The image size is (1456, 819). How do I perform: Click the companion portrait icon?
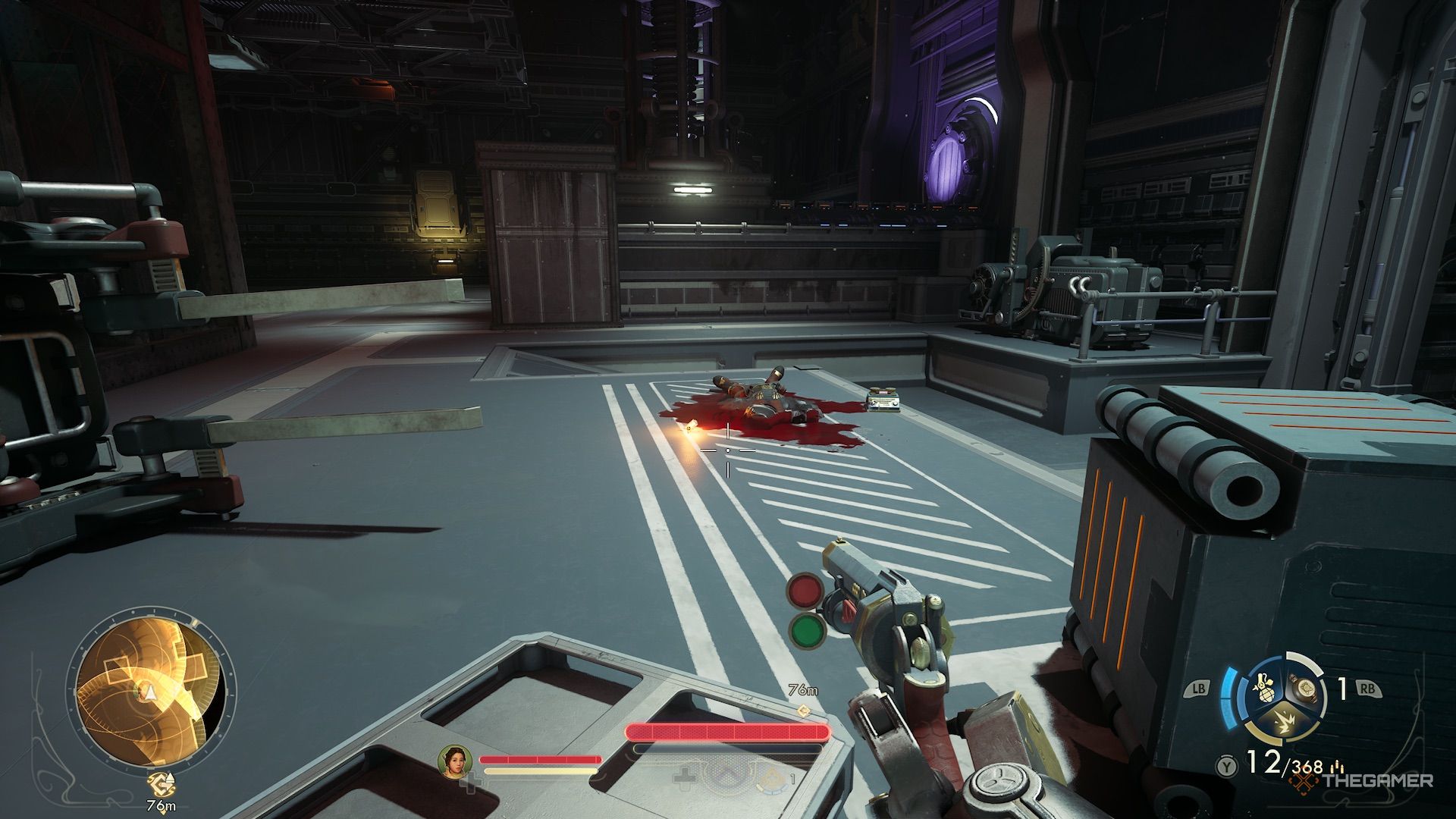(455, 761)
